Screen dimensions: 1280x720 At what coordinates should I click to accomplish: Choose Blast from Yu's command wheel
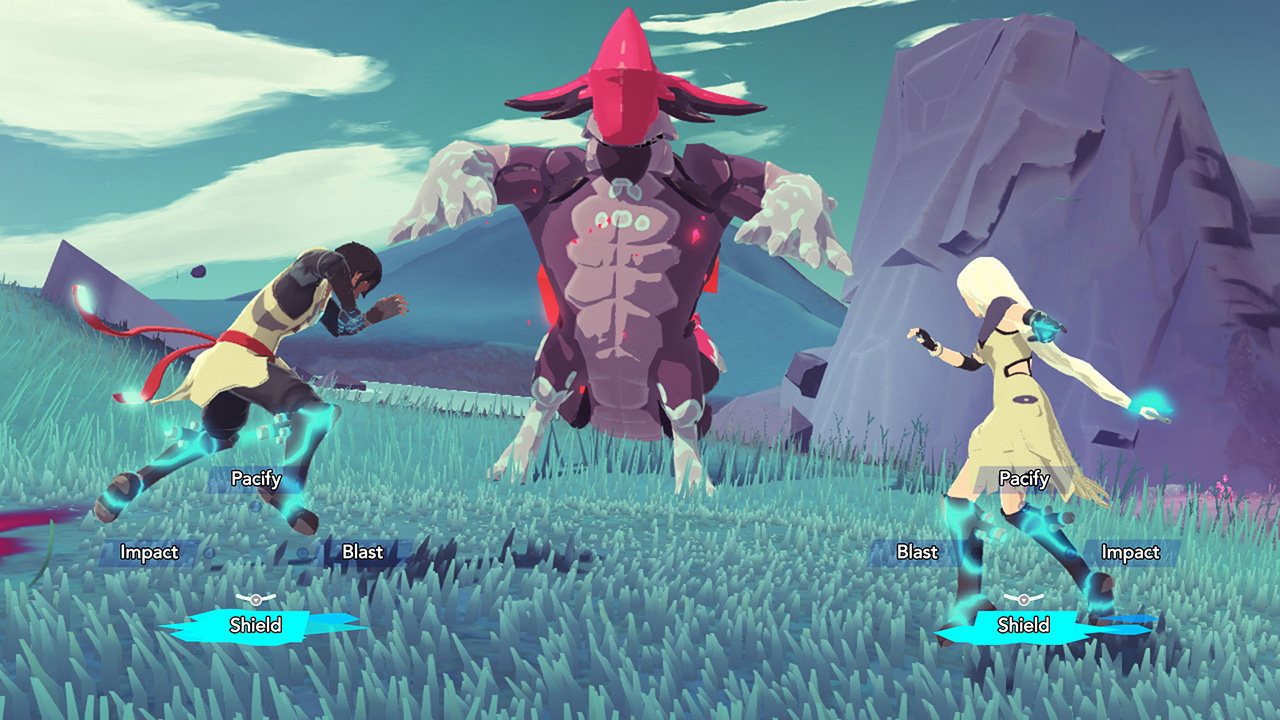[918, 552]
